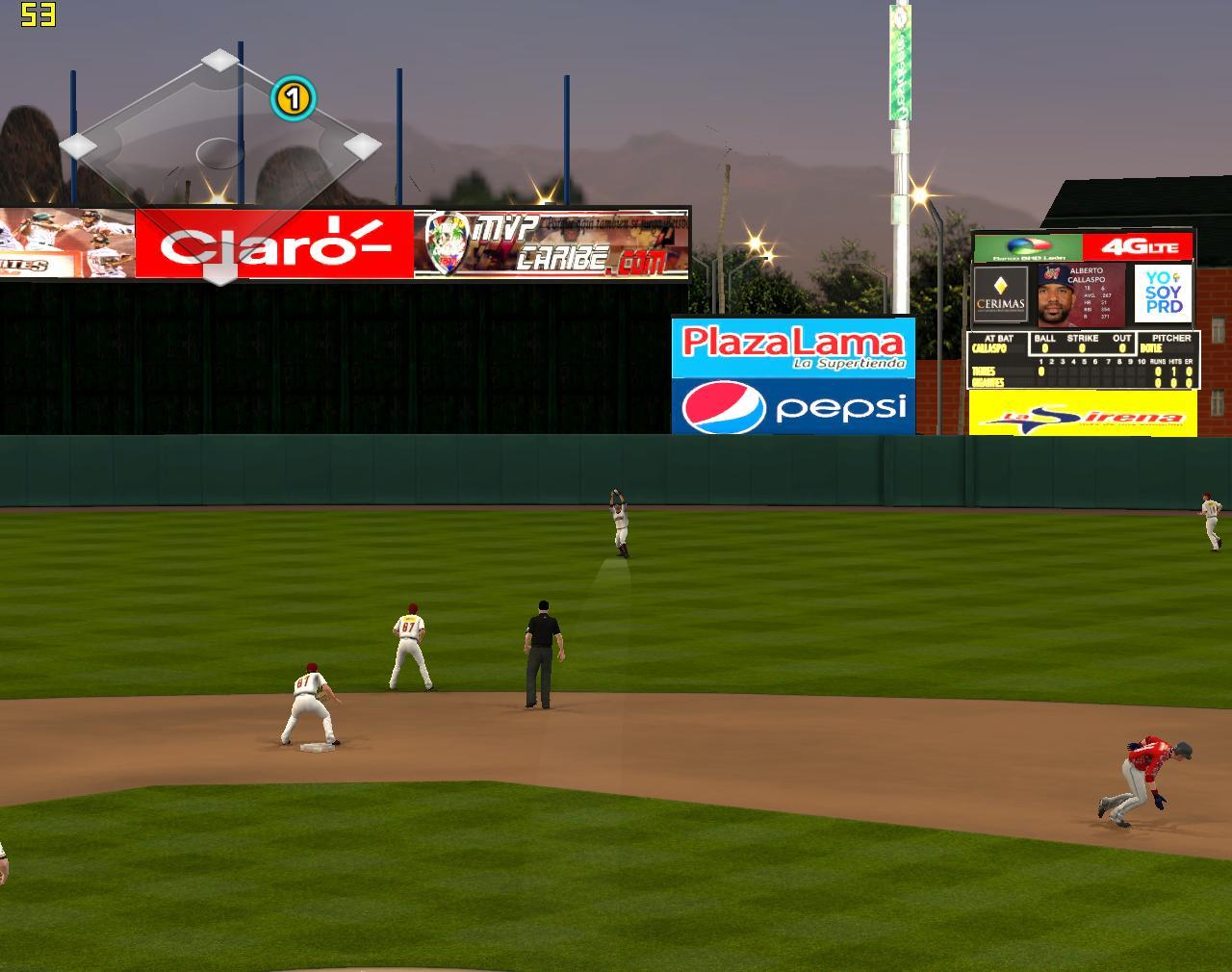This screenshot has height=972, width=1232.
Task: Click the pitcher's mound on the diamond overlay
Action: pos(219,152)
